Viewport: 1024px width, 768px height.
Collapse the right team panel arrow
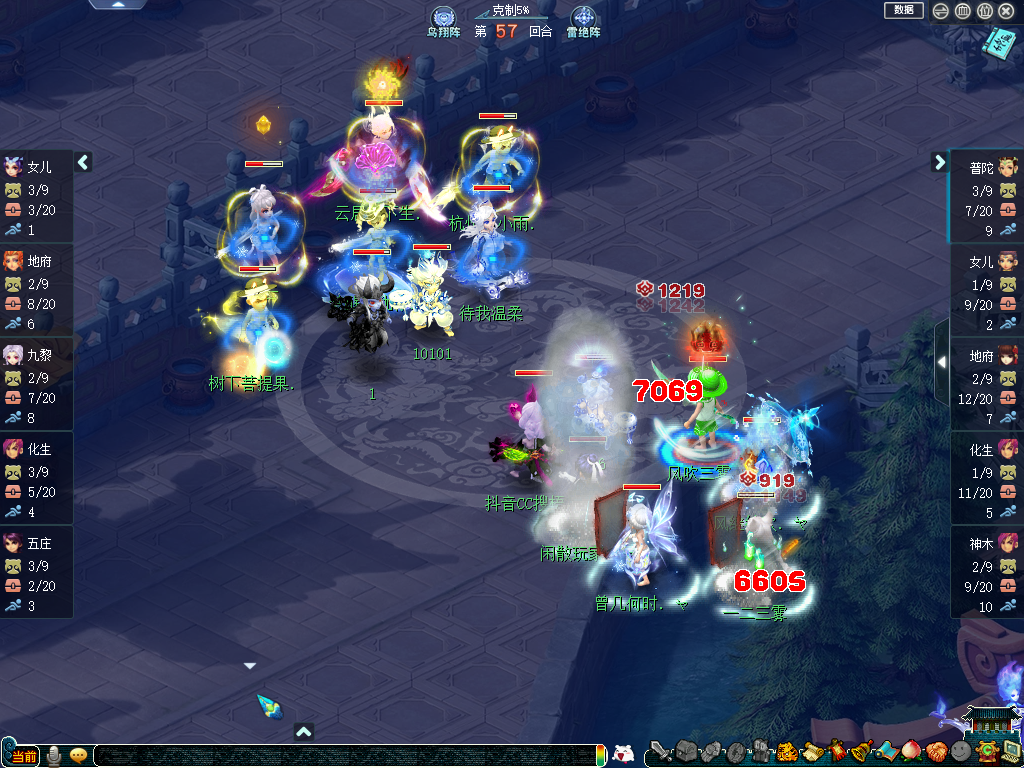(939, 162)
